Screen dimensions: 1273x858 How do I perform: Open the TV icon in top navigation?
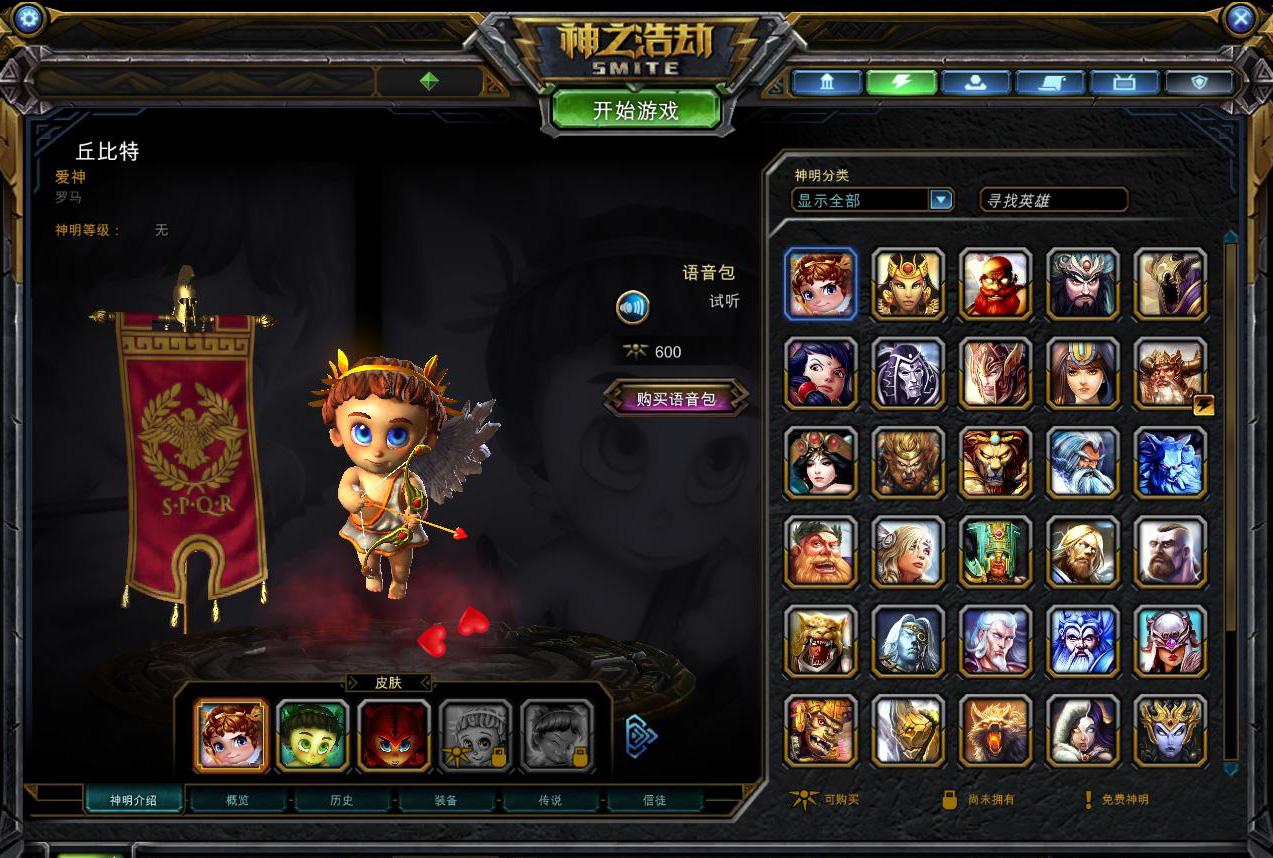pyautogui.click(x=1124, y=82)
